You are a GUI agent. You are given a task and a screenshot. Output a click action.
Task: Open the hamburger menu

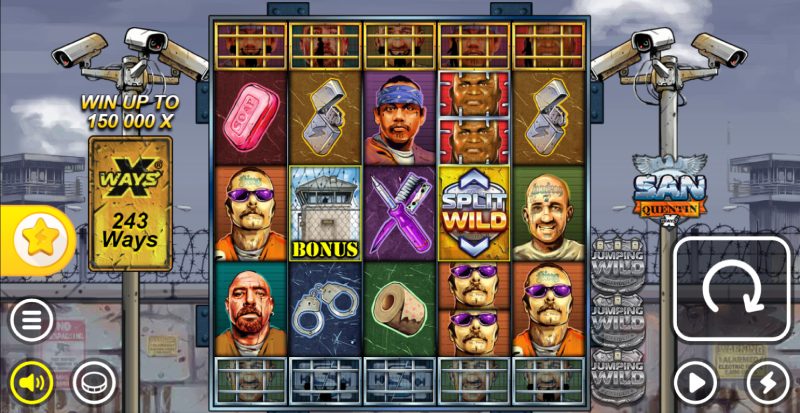[x=32, y=322]
